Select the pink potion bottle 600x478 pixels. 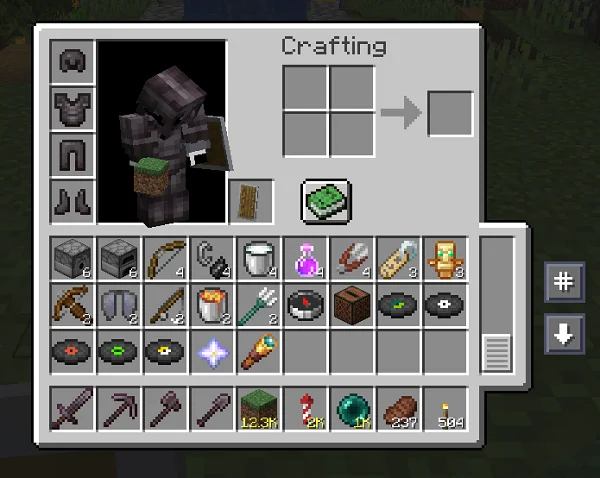click(x=304, y=258)
